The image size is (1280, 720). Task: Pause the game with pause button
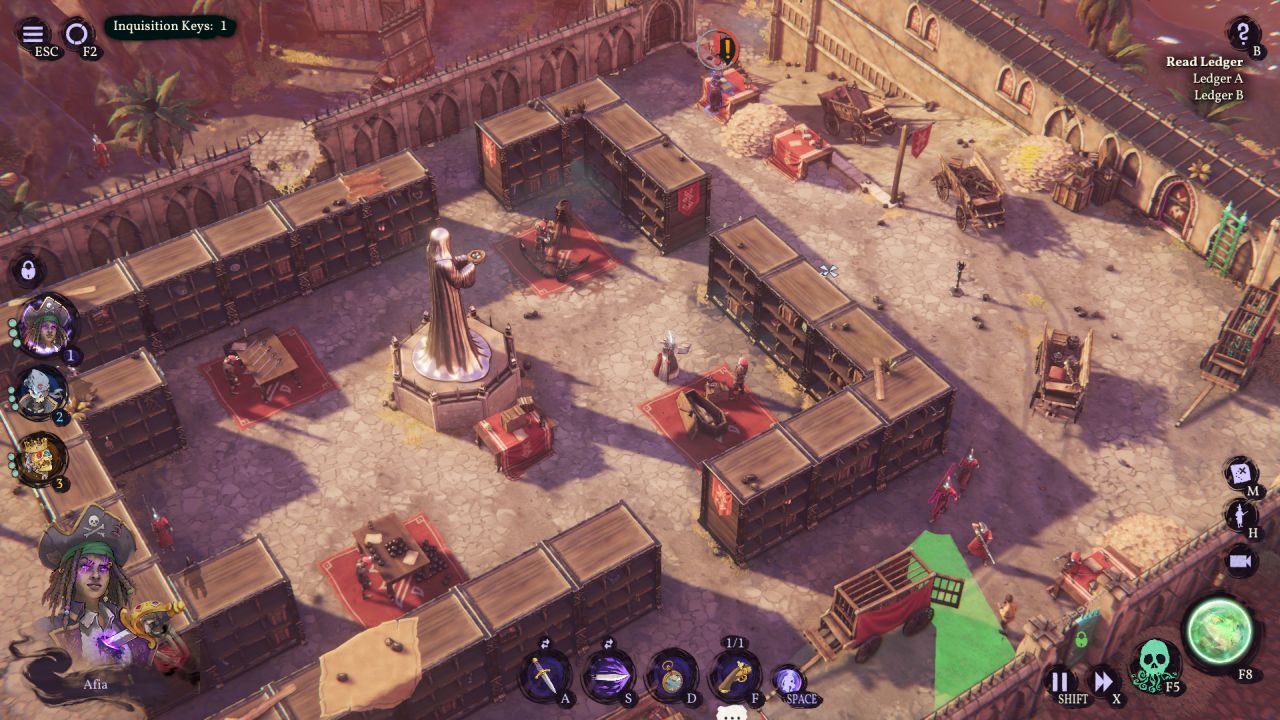tap(1059, 683)
